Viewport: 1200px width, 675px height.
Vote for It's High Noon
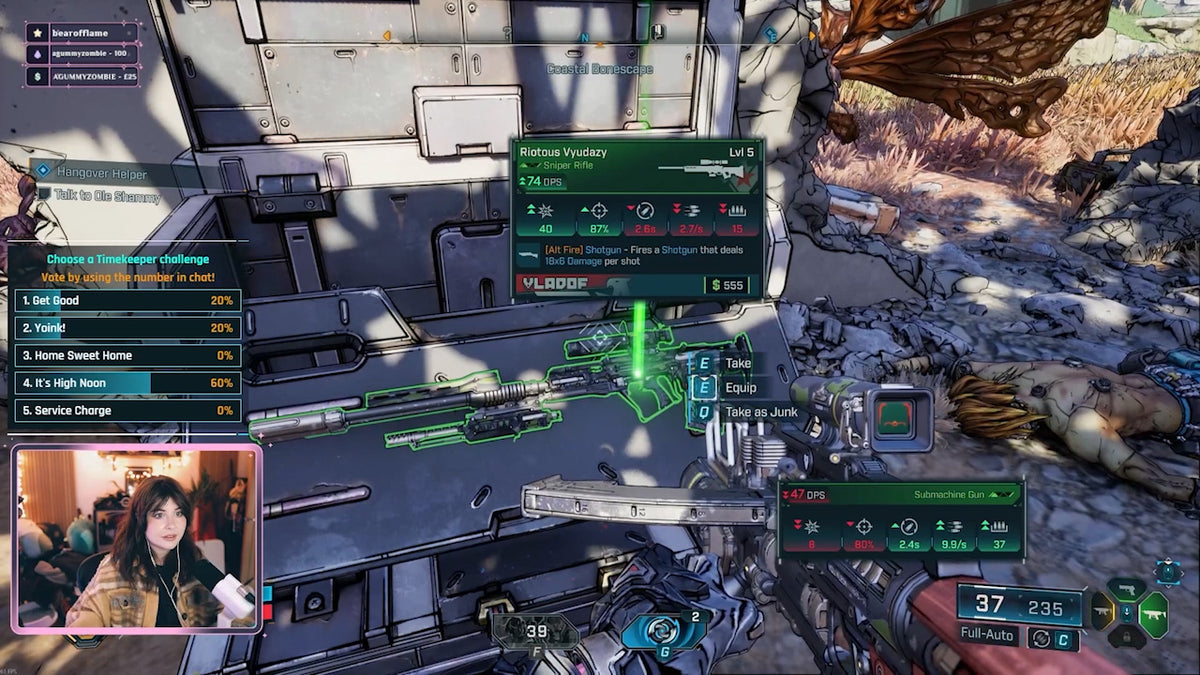click(127, 383)
